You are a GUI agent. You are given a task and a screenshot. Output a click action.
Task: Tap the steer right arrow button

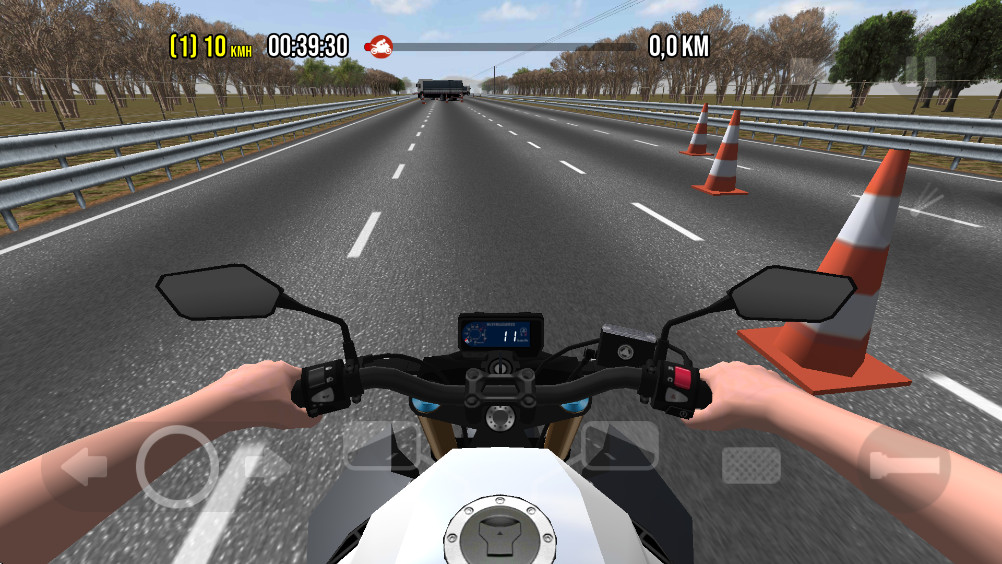click(x=268, y=465)
